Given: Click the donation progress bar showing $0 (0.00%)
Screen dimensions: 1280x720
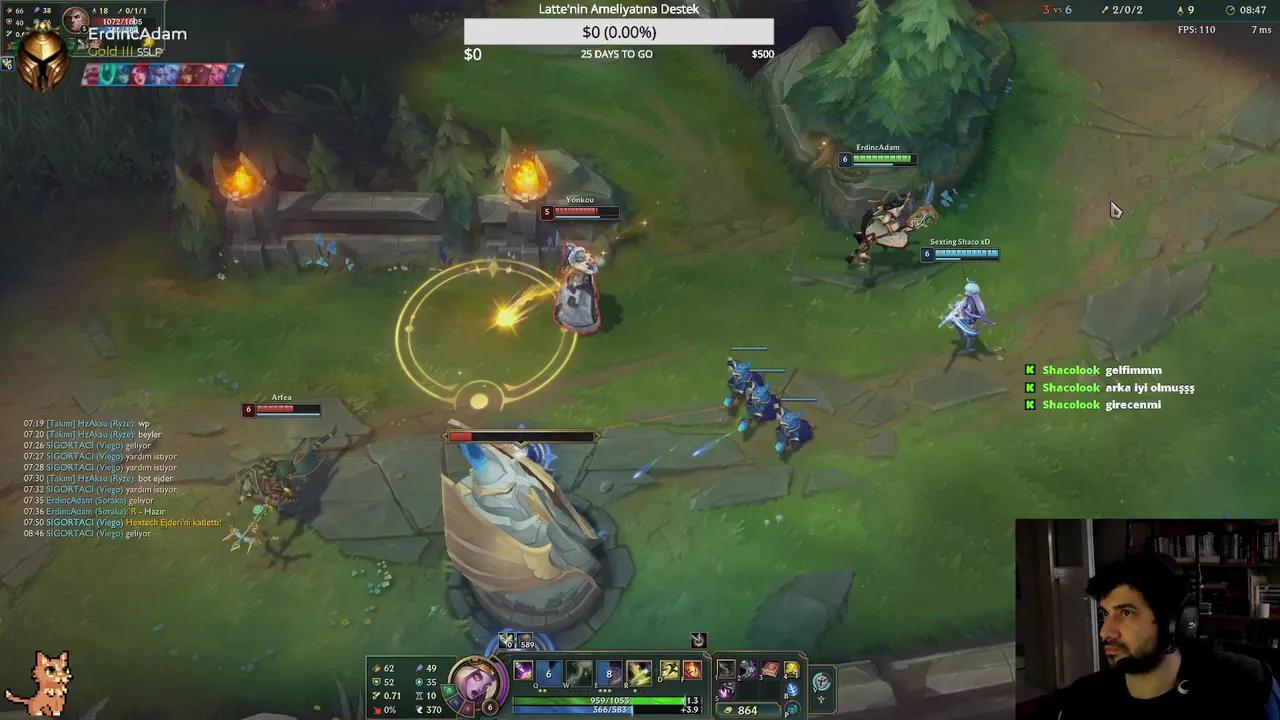Looking at the screenshot, I should (x=617, y=31).
